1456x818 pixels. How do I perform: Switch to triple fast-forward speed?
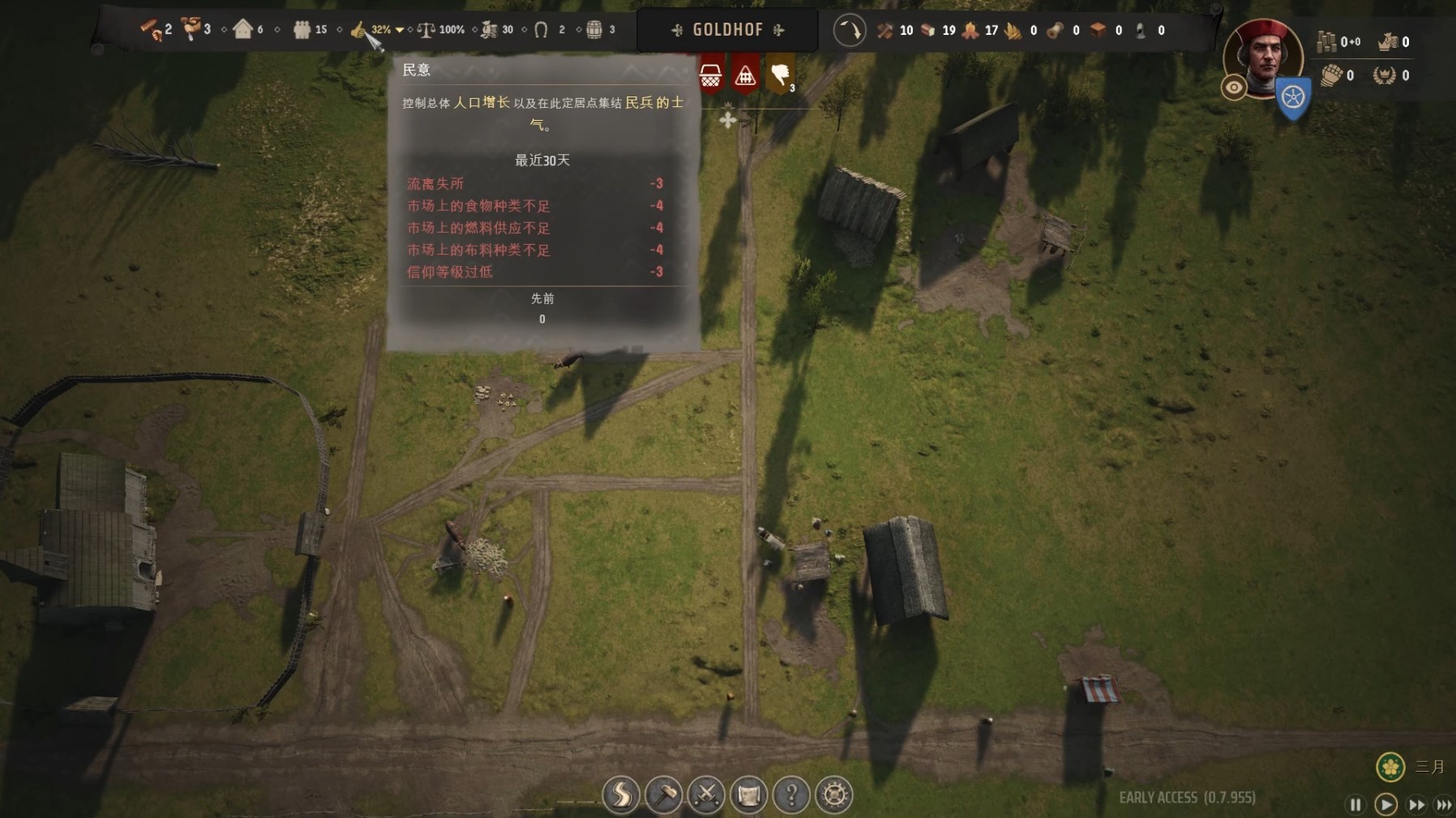point(1444,804)
